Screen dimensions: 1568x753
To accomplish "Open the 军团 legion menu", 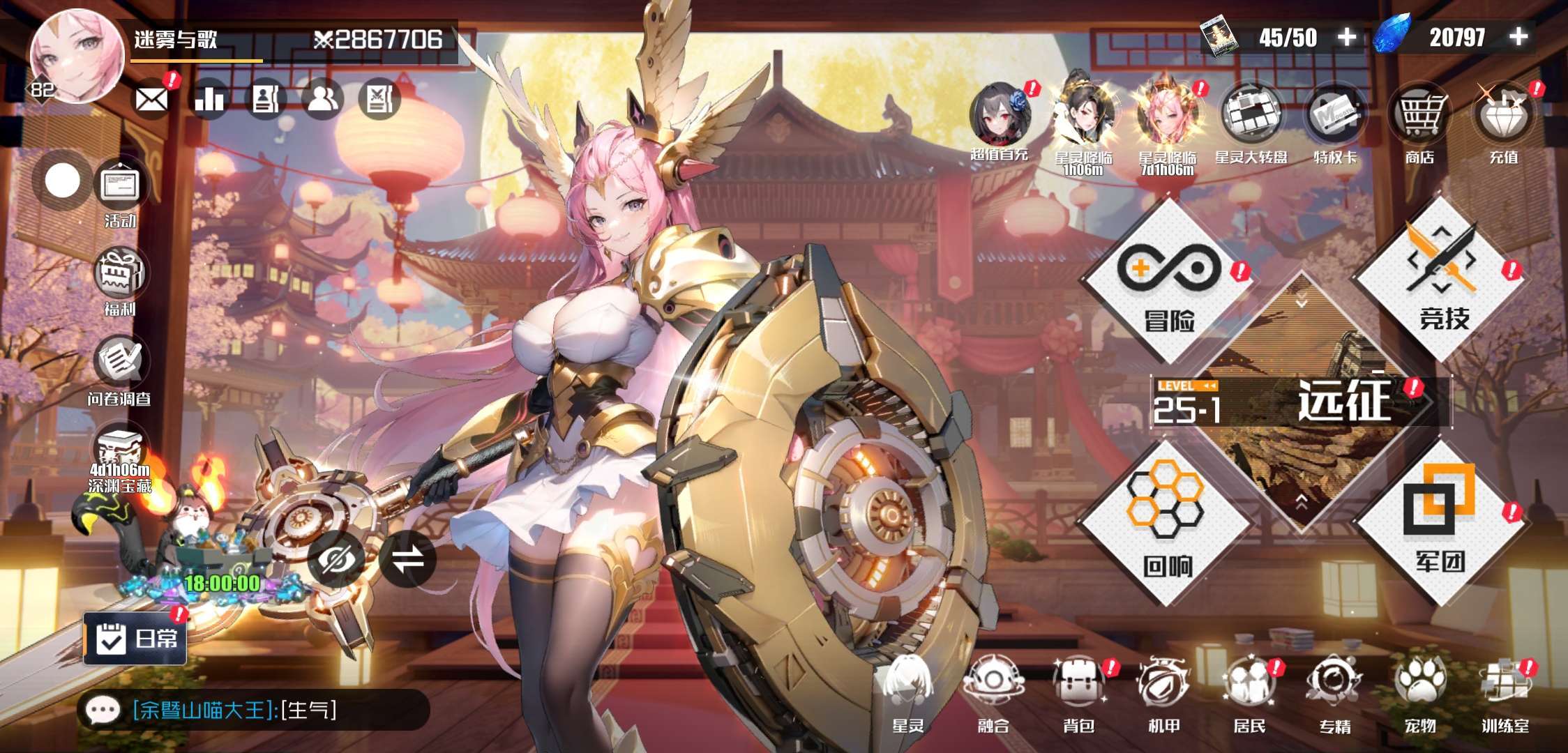I will pyautogui.click(x=1440, y=522).
